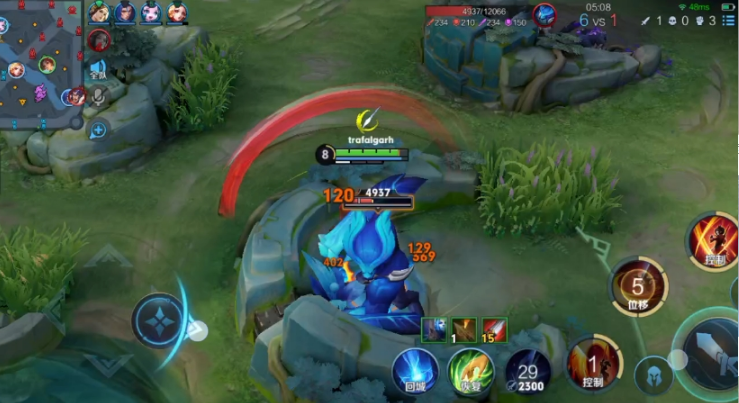Tap the 回城 recall button
The height and width of the screenshot is (403, 739).
coord(415,371)
